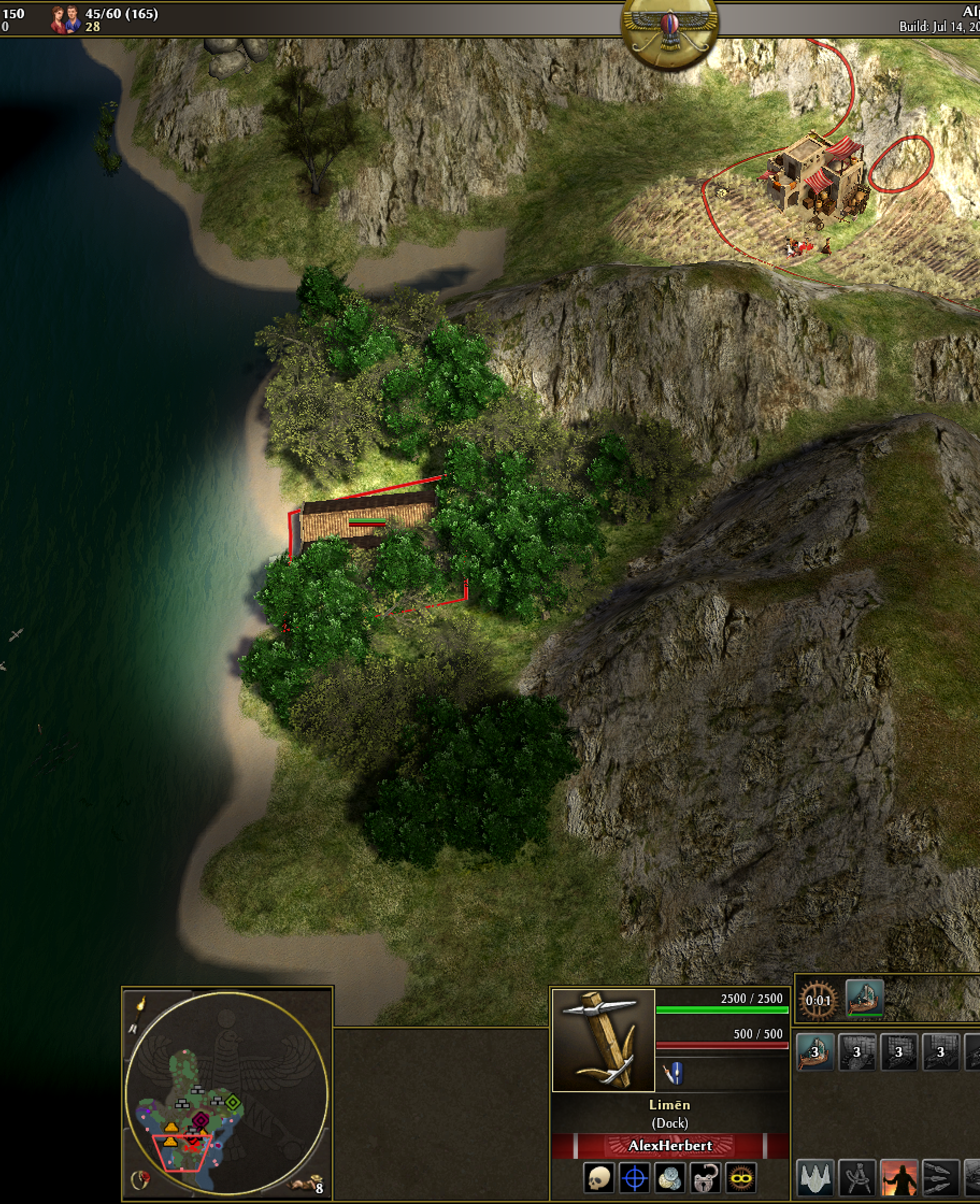Screen dimensions: 980x1204
Task: Cancel the ship in the production queue
Action: [x=864, y=999]
